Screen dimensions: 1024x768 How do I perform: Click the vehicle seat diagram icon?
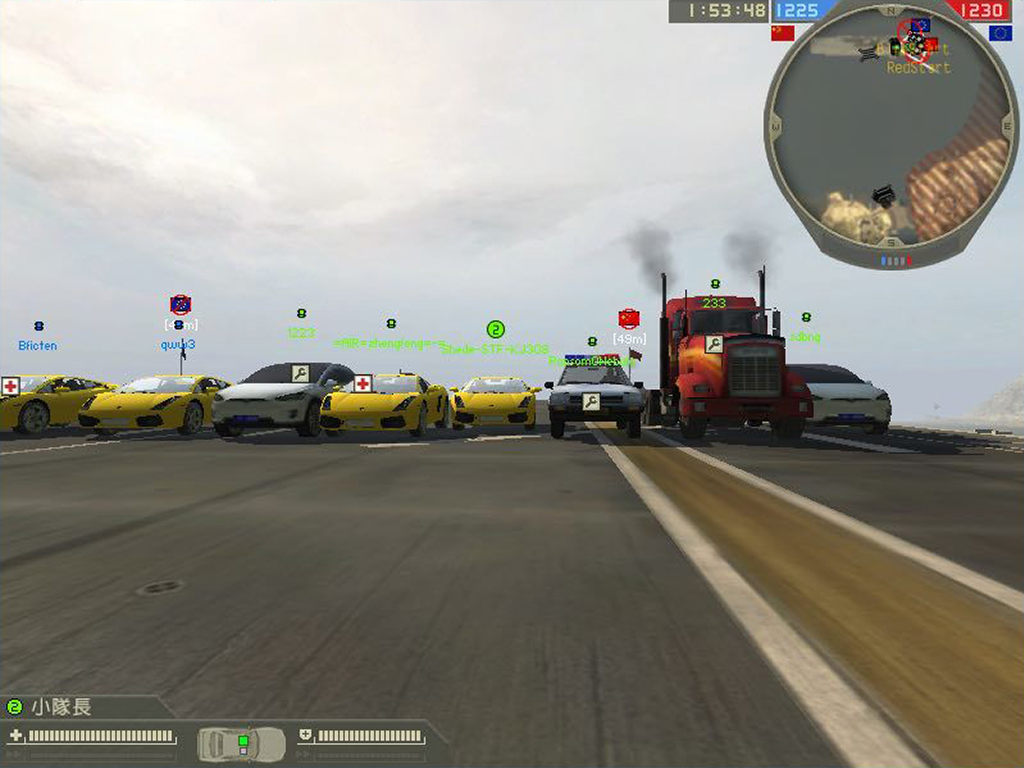point(241,743)
